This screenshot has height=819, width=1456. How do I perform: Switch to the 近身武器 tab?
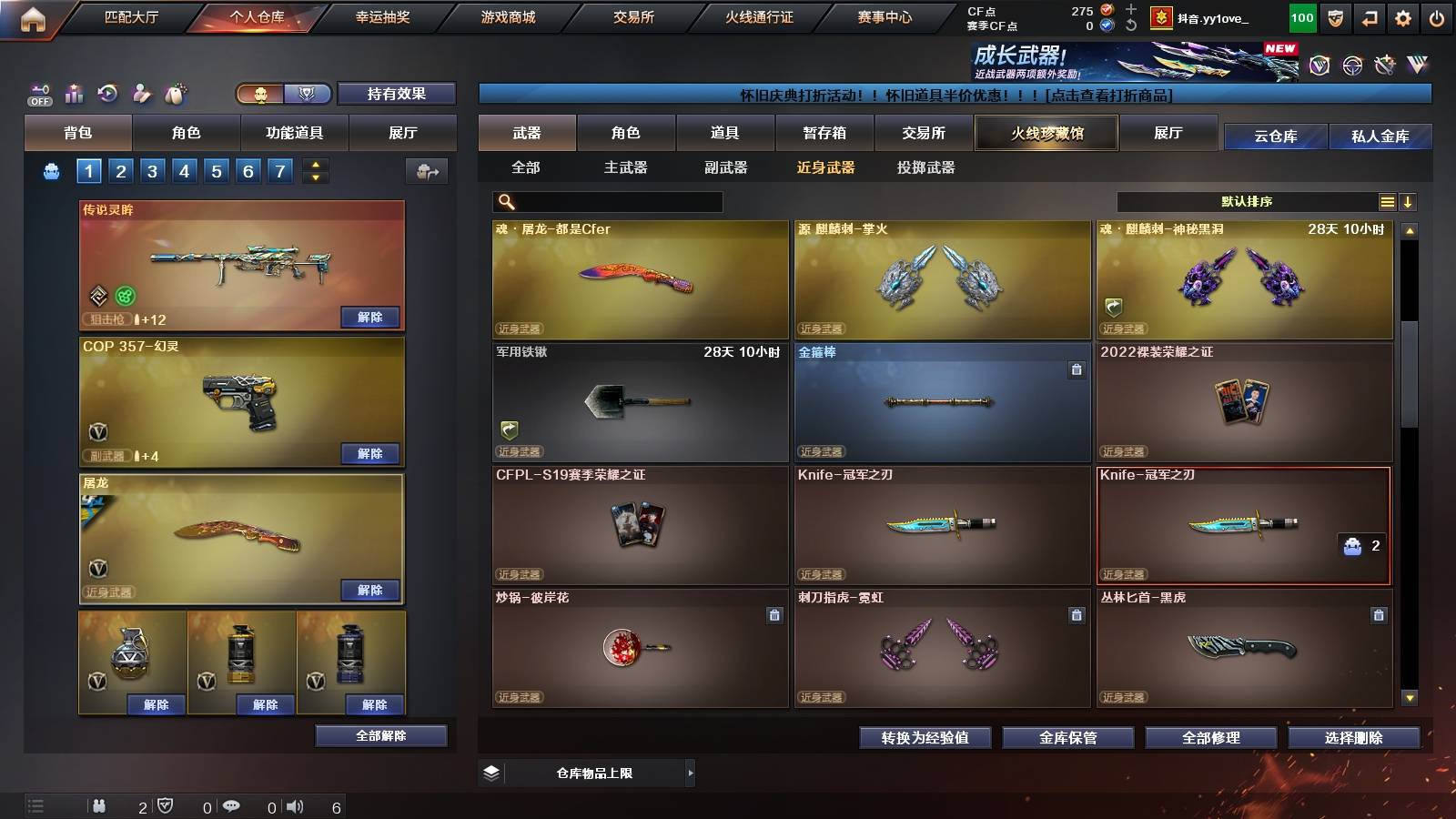826,167
